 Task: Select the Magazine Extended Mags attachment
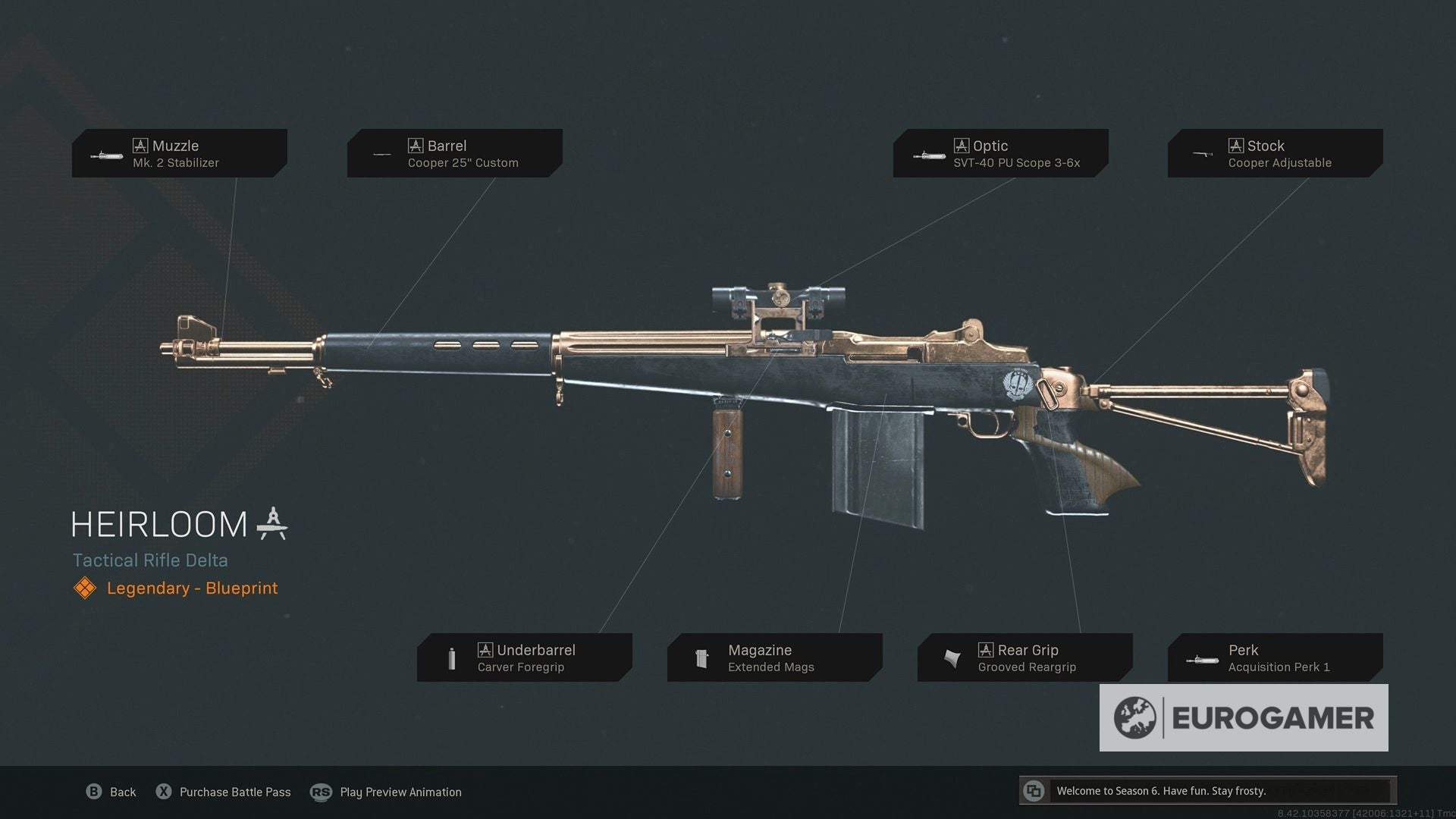(x=774, y=657)
